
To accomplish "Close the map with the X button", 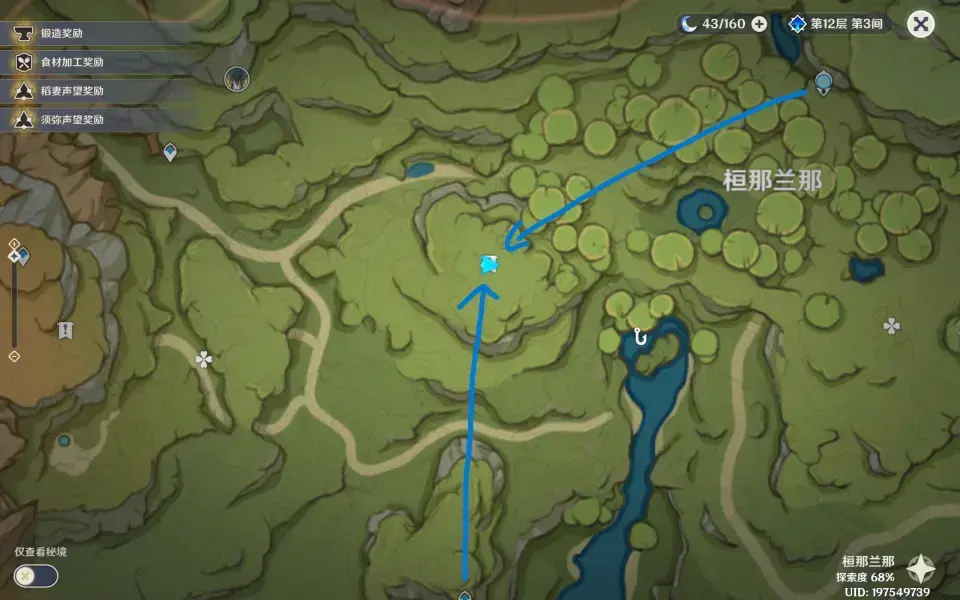I will 920,24.
